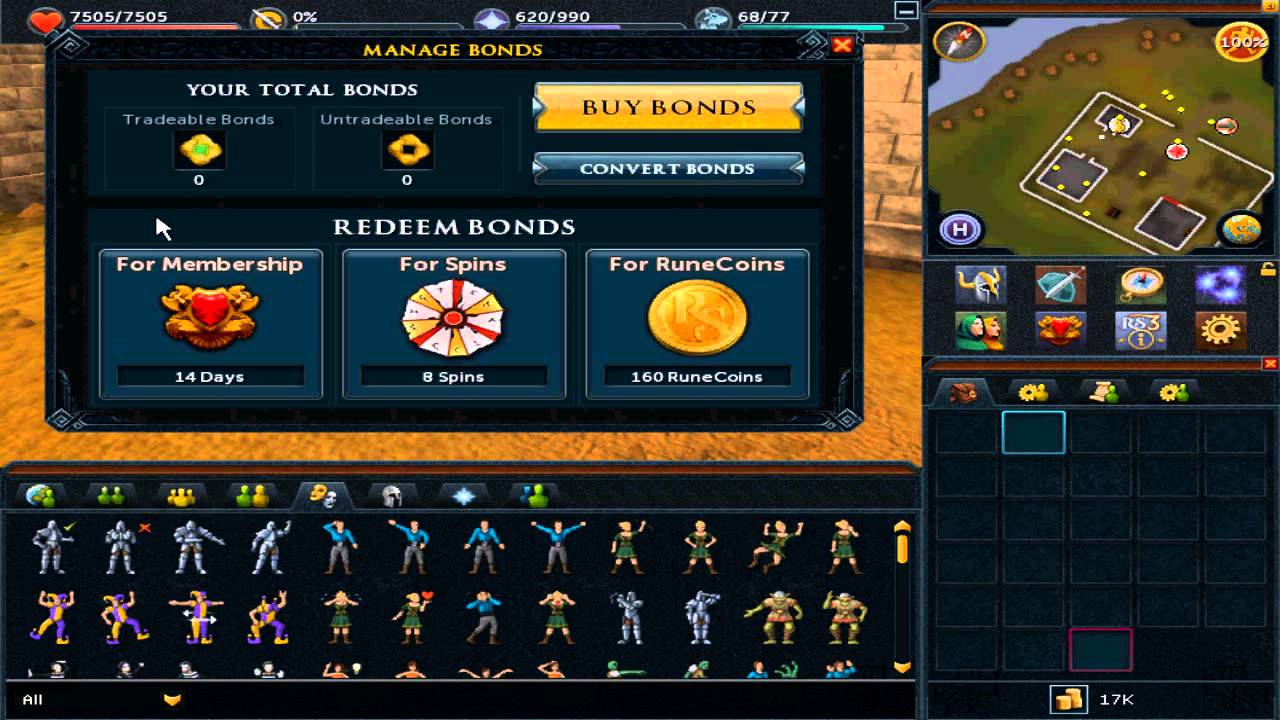
Task: Open the RS3 info icon
Action: pyautogui.click(x=1140, y=330)
